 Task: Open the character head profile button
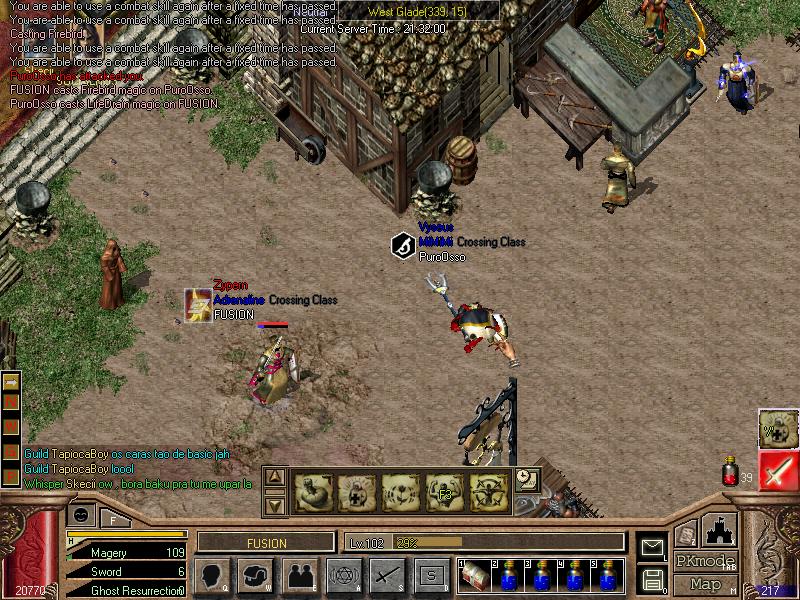point(212,576)
